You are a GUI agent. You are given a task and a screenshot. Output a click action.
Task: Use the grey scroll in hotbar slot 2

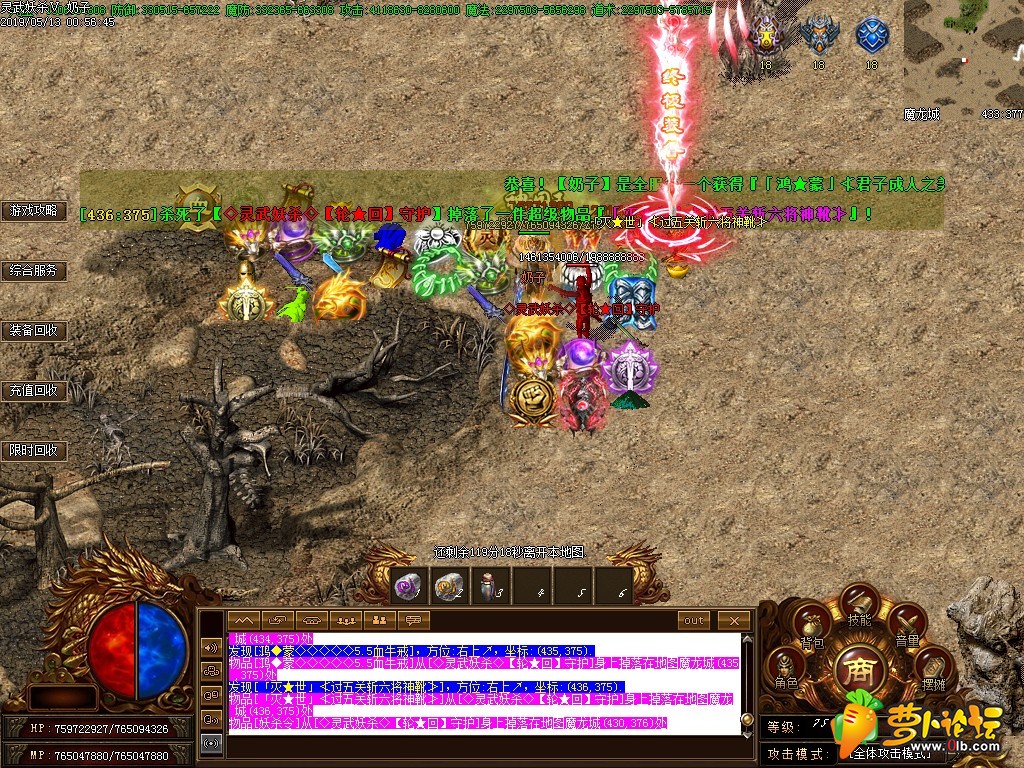point(450,587)
